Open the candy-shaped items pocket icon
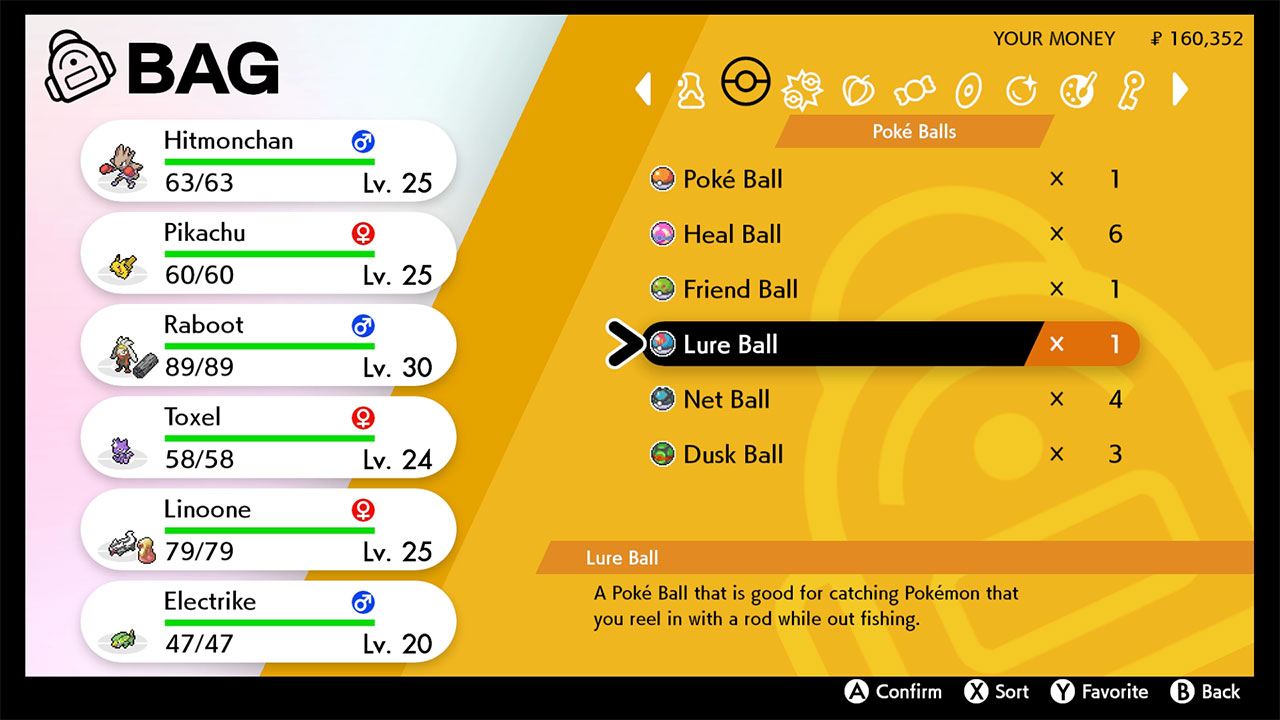 coord(912,88)
